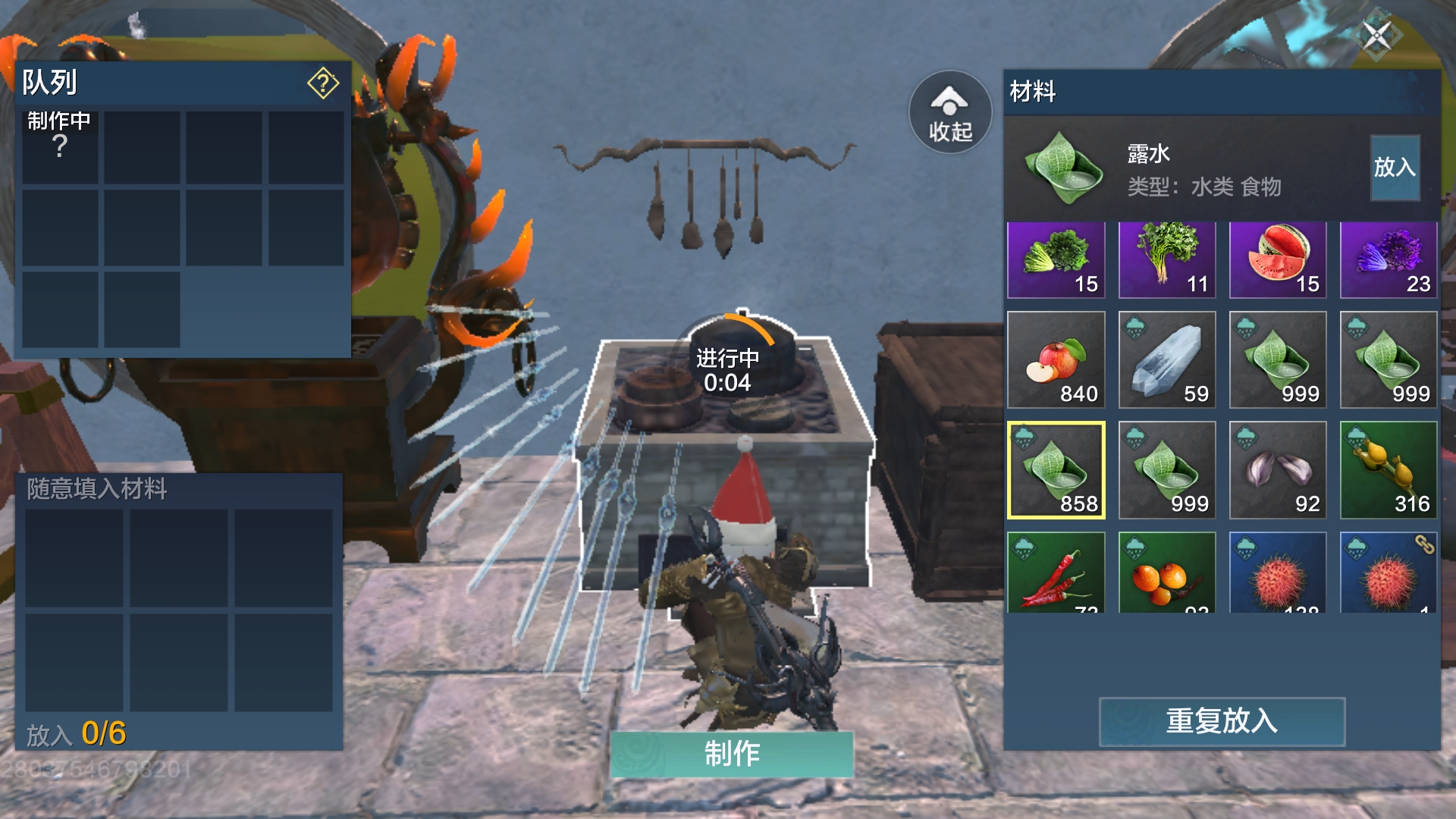Close the cooking interface with the X
1456x819 pixels.
(x=1376, y=35)
